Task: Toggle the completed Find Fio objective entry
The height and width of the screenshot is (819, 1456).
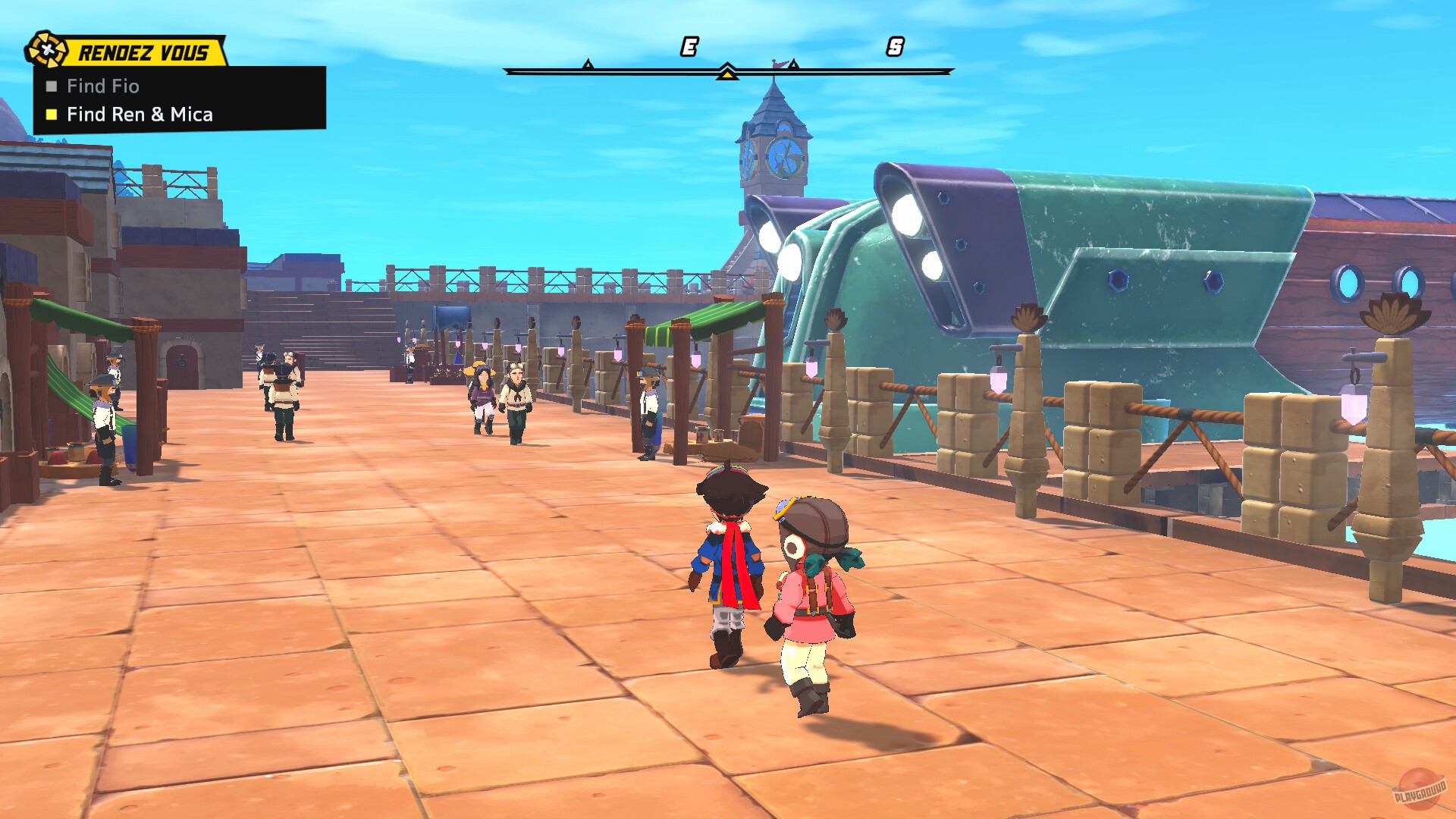Action: (102, 86)
